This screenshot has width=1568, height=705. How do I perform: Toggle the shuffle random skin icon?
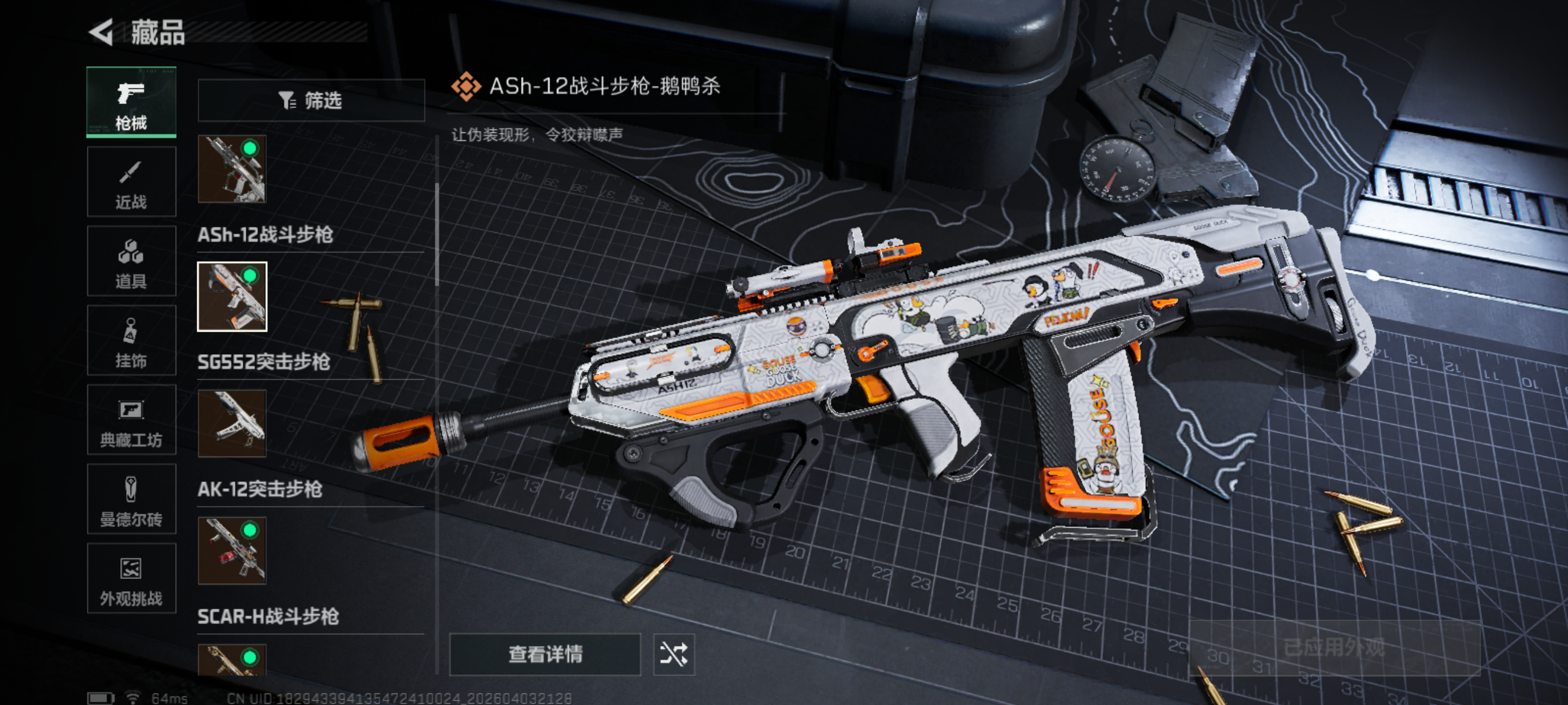point(674,655)
